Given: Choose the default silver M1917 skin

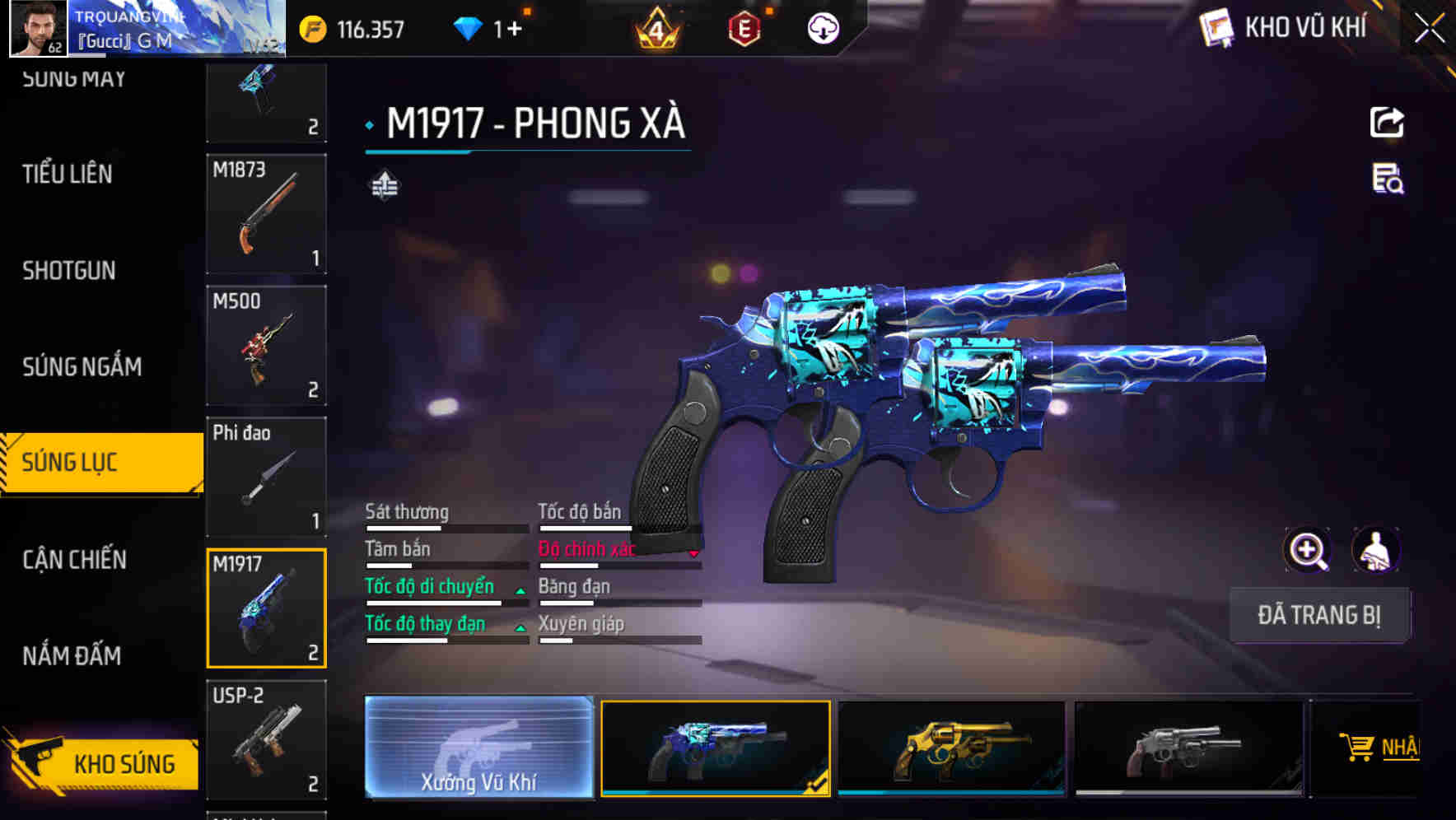Looking at the screenshot, I should [1188, 748].
